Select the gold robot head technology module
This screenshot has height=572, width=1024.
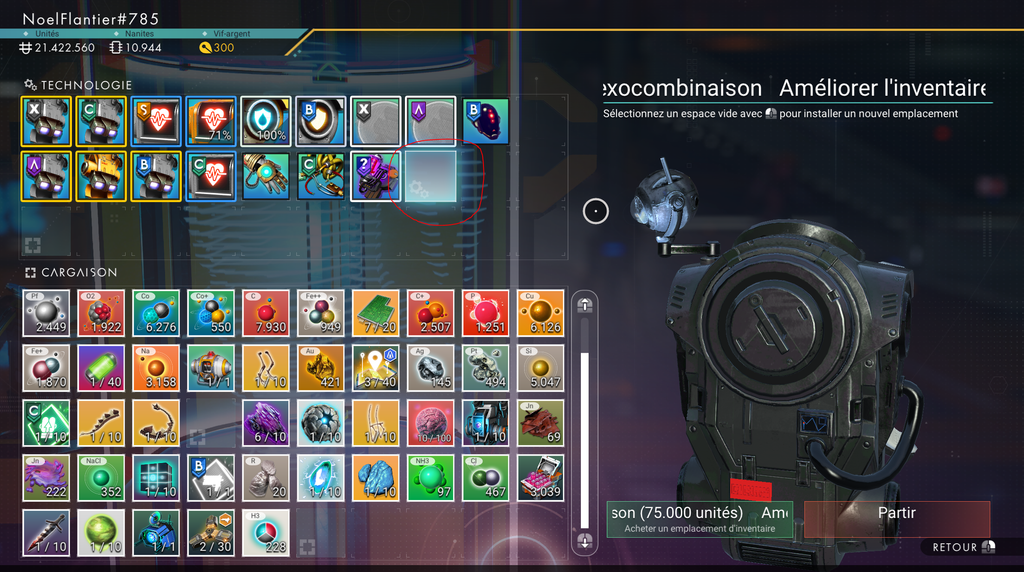click(x=101, y=176)
